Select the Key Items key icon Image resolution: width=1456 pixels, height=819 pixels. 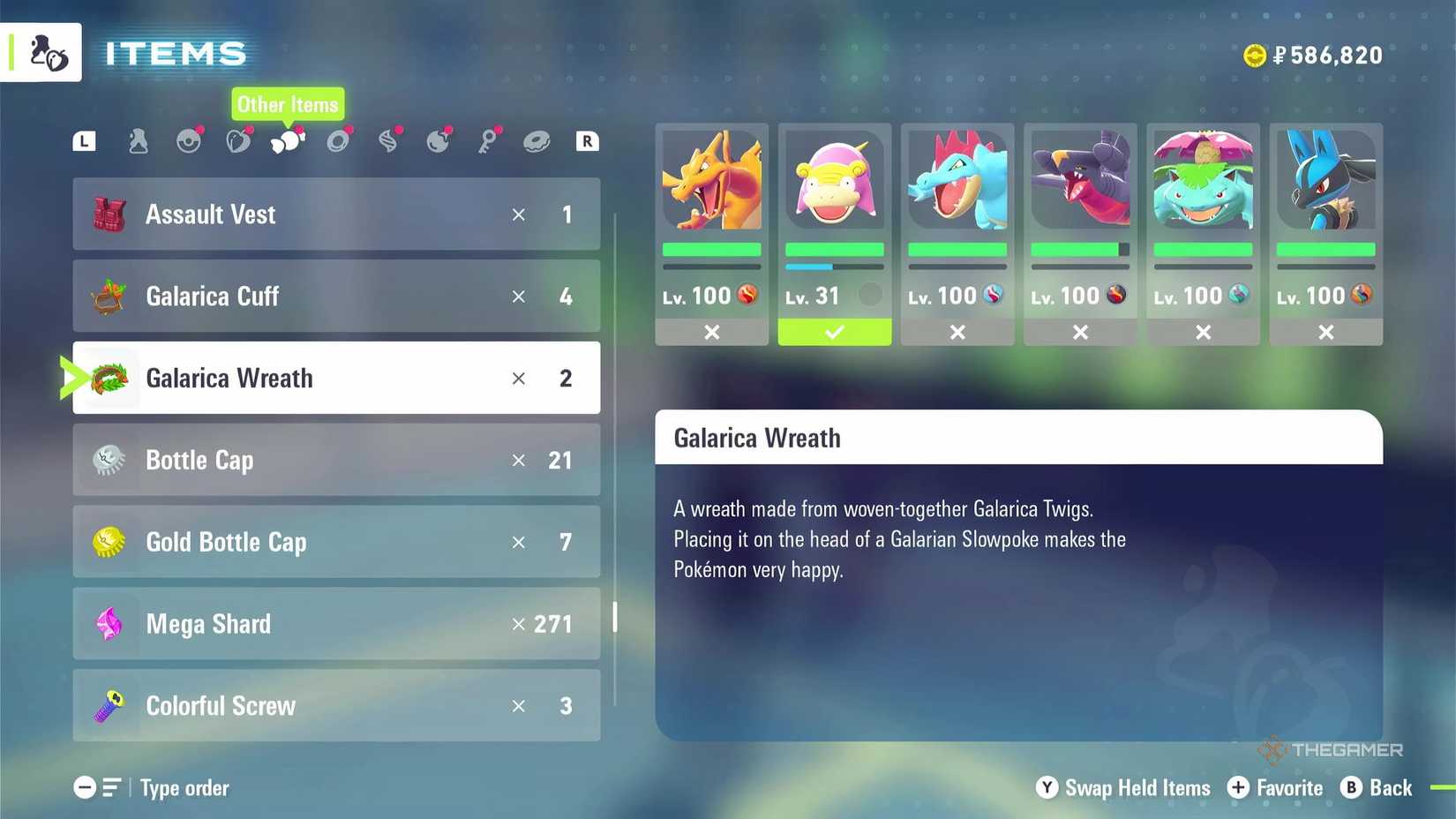click(x=488, y=141)
